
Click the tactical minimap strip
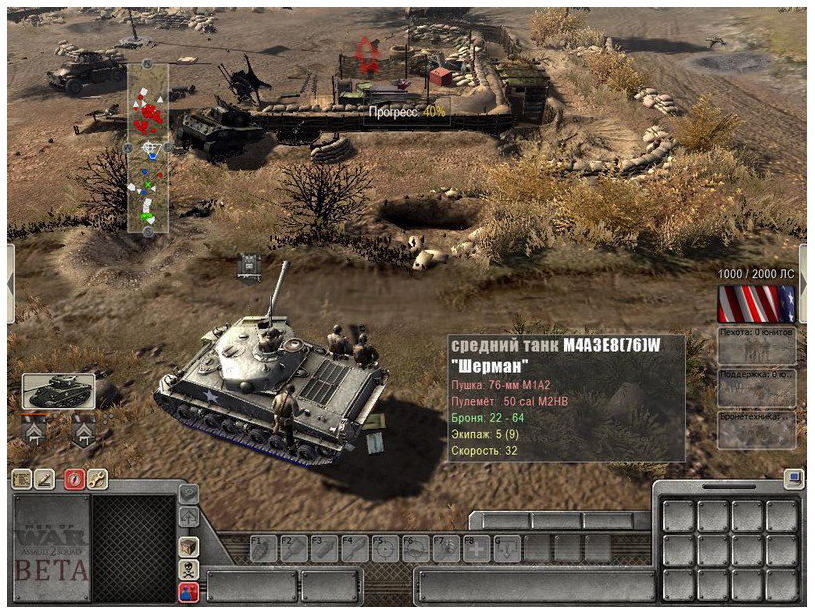point(148,147)
